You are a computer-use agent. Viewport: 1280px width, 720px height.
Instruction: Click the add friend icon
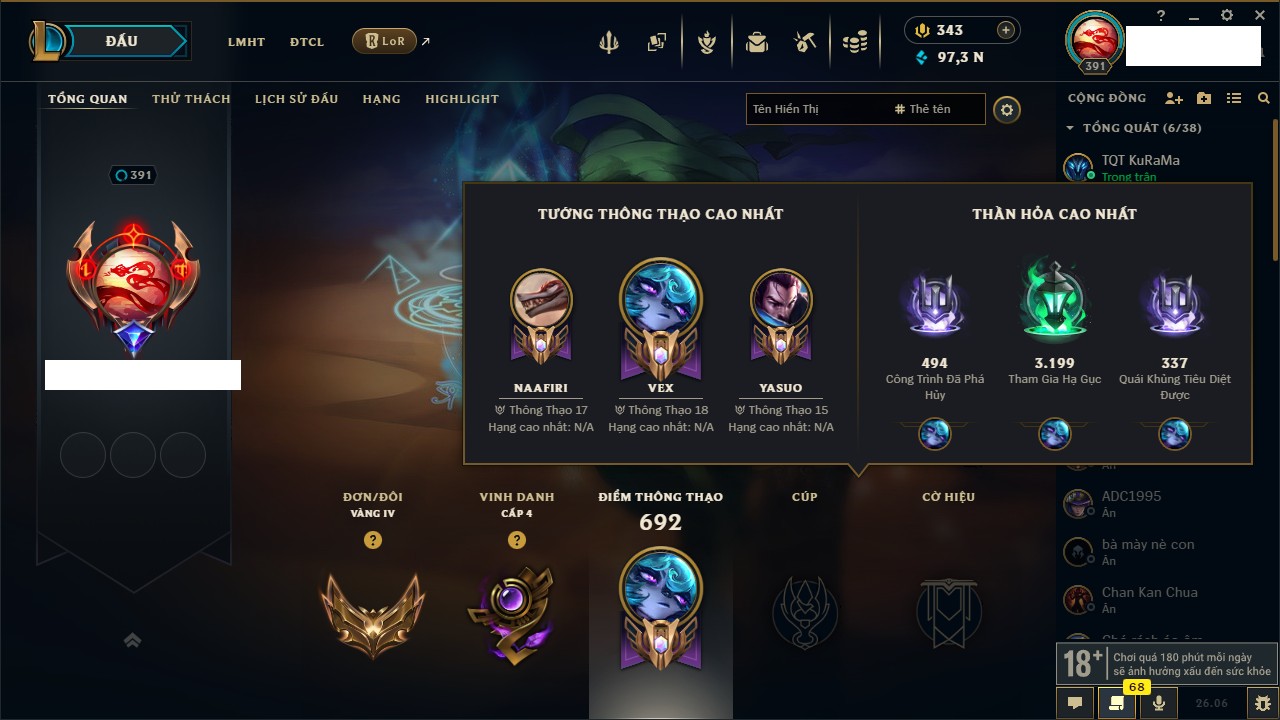pos(1174,98)
